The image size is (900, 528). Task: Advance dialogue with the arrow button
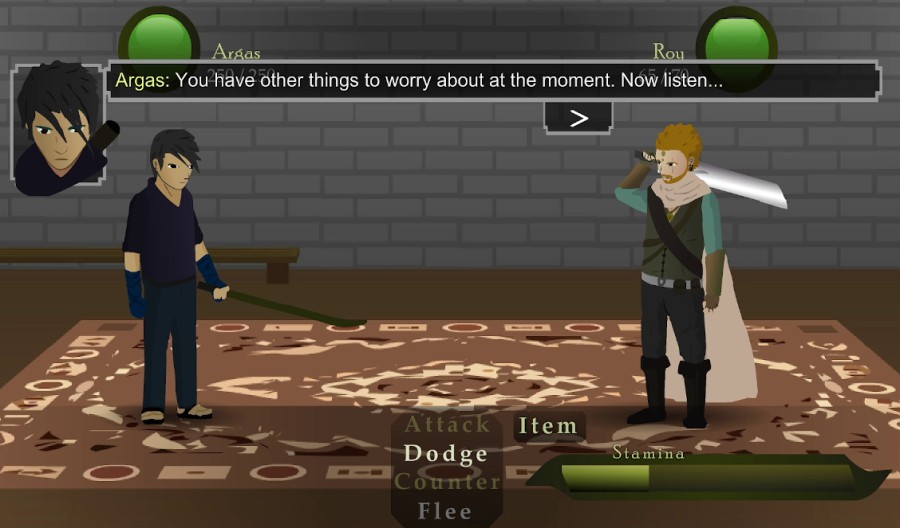coord(578,118)
